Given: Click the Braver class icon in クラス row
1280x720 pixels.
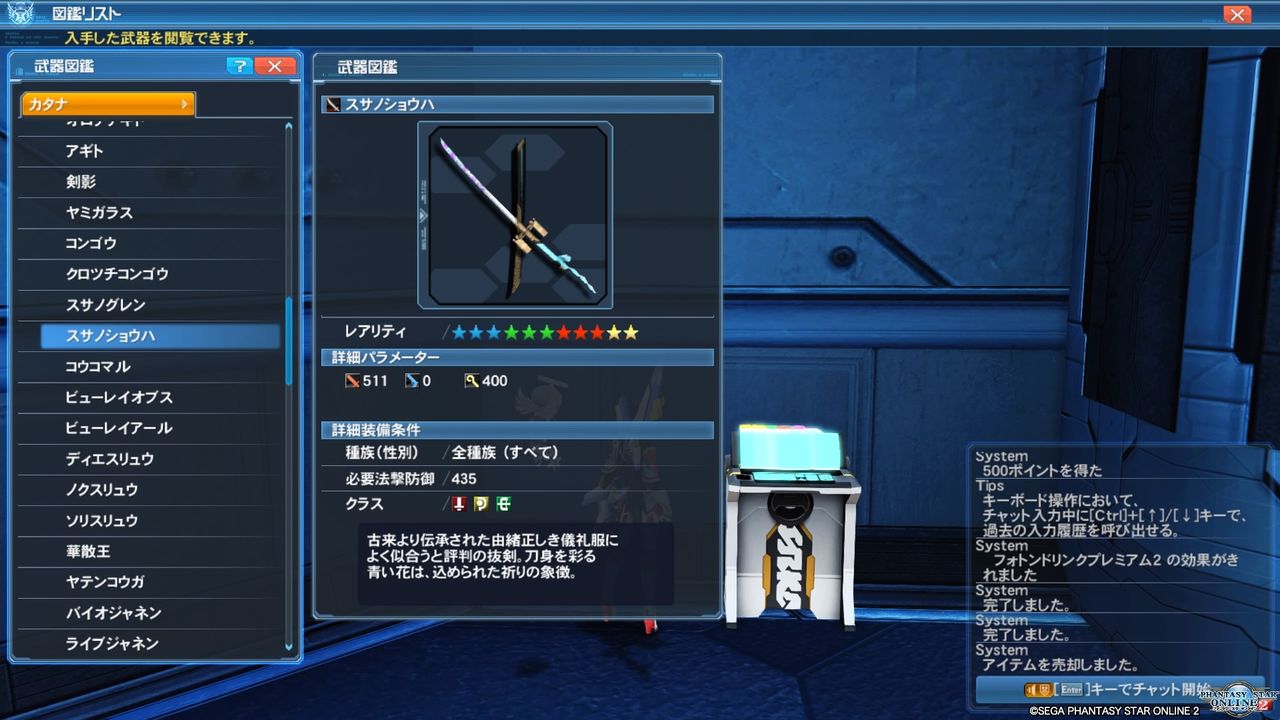Looking at the screenshot, I should (x=459, y=504).
